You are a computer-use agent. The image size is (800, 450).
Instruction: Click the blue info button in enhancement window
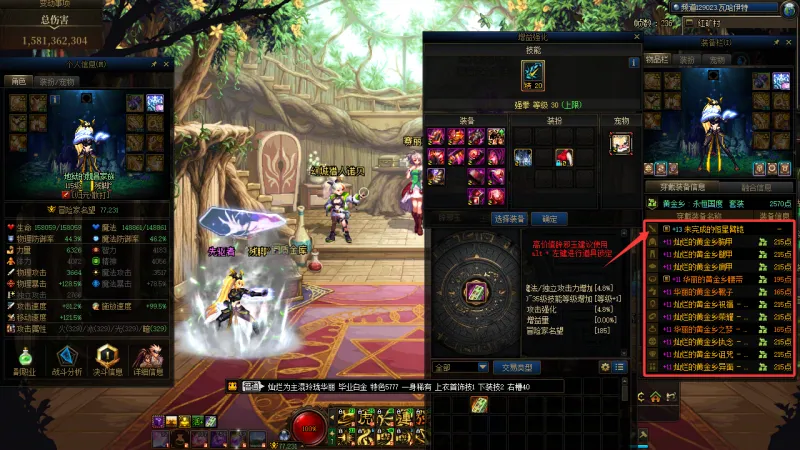tap(633, 62)
